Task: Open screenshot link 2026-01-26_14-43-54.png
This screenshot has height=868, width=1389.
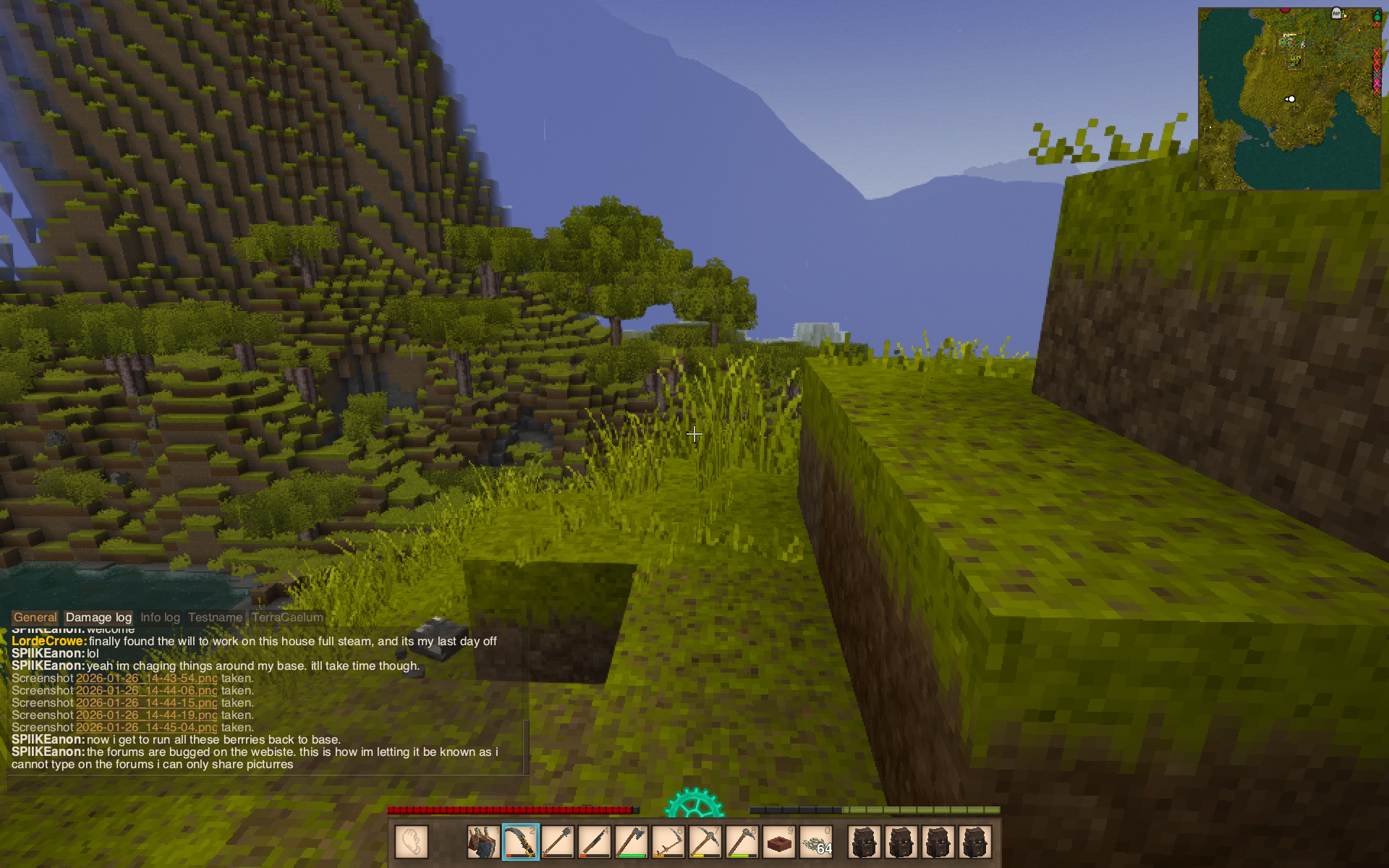Action: click(x=146, y=678)
